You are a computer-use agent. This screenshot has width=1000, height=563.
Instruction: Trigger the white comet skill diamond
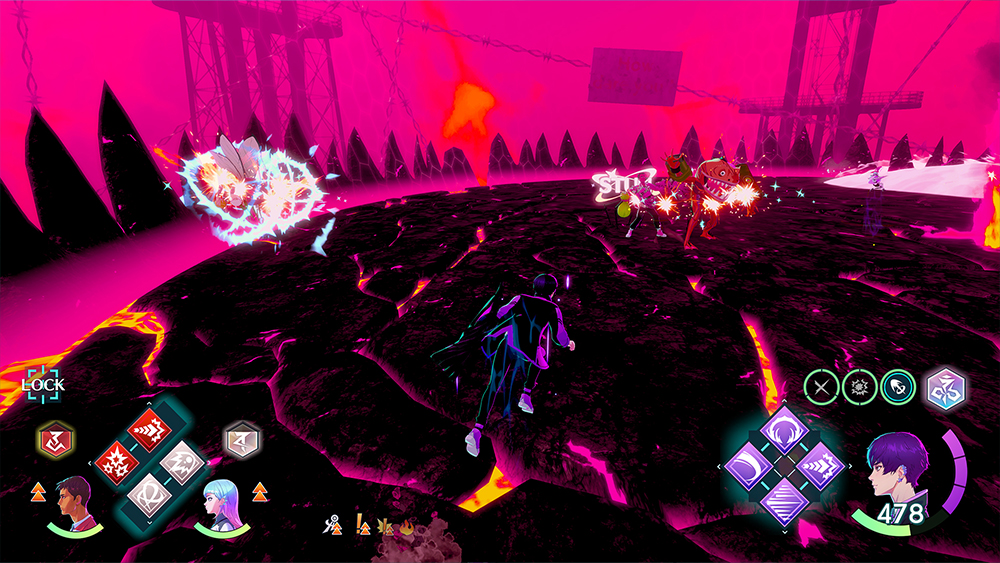pyautogui.click(x=180, y=463)
